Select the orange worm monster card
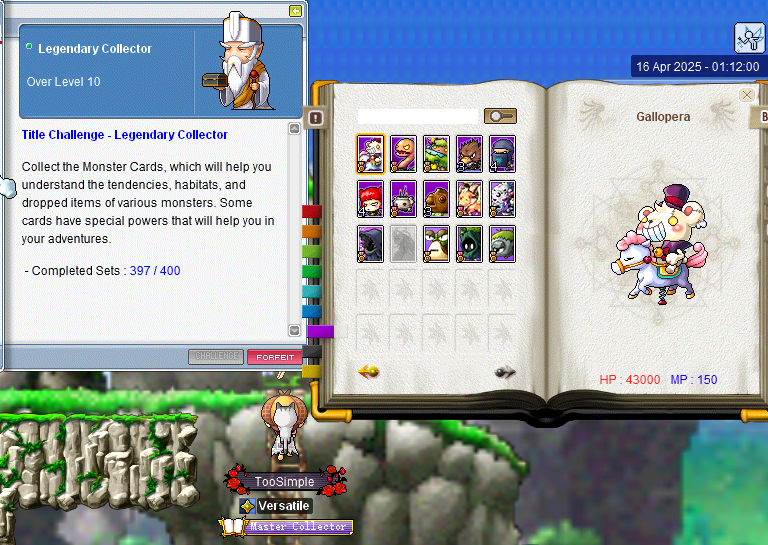 point(403,154)
